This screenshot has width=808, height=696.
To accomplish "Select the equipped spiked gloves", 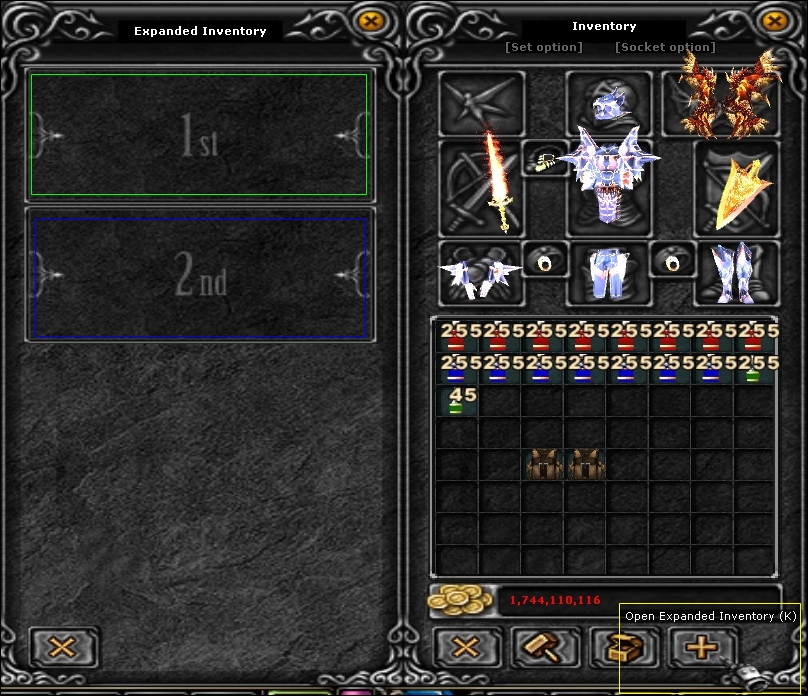I will (480, 274).
